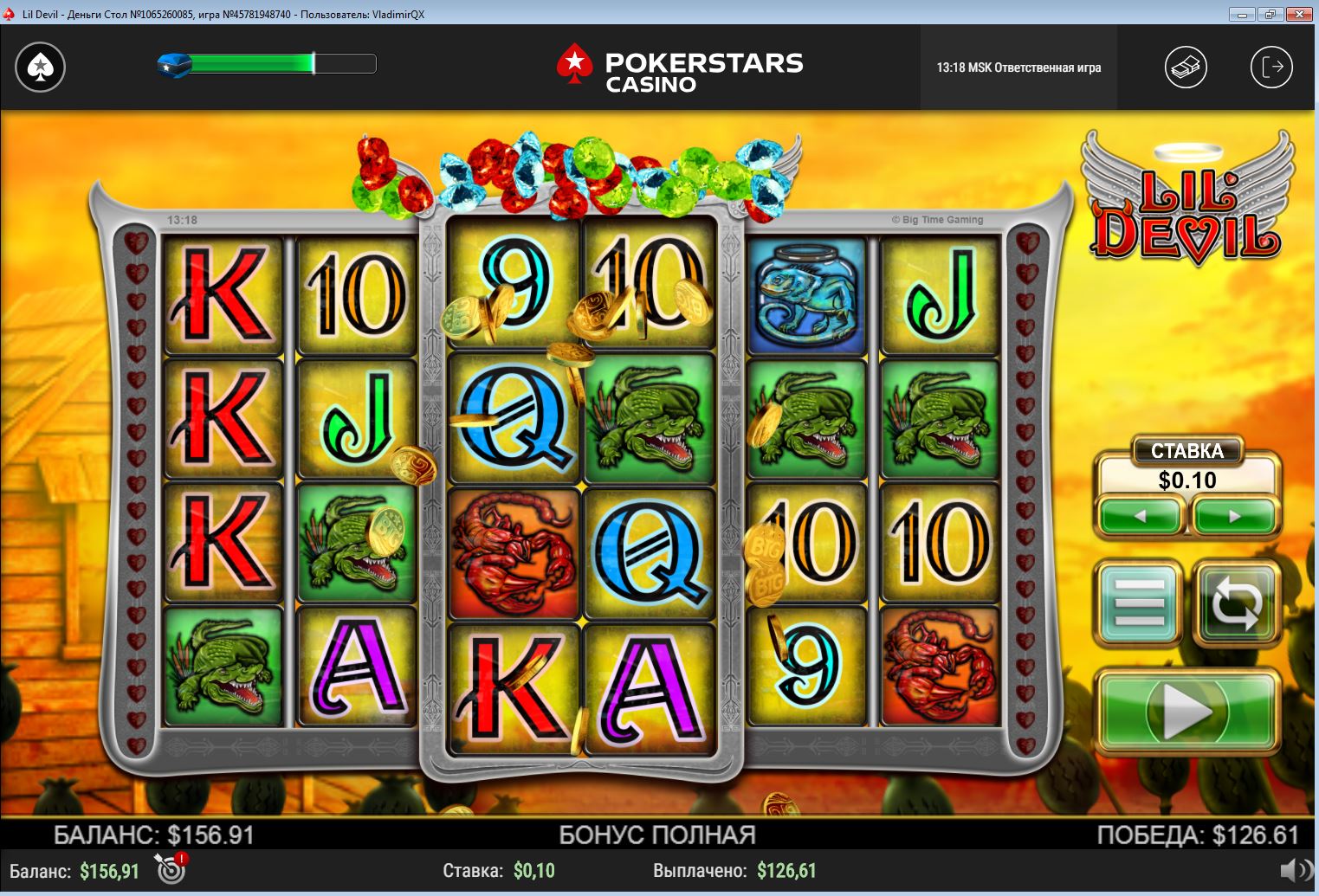Close the window with the red X
Screen dimensions: 1319x896
point(1299,14)
